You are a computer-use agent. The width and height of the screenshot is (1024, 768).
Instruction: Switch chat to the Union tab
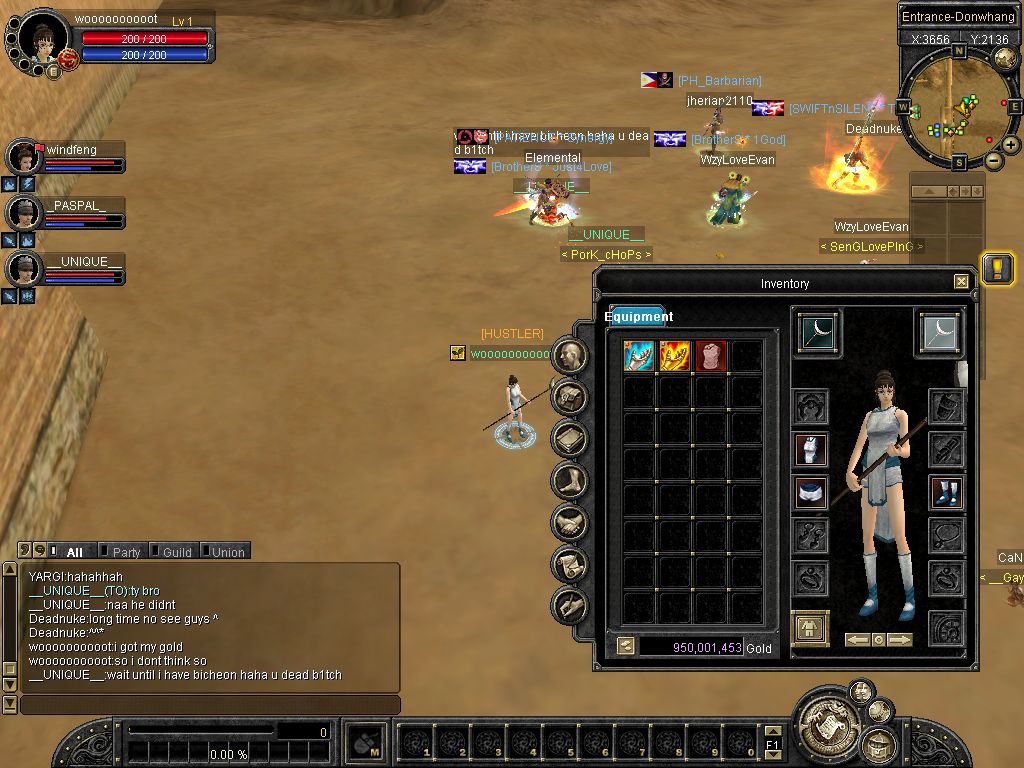tap(227, 552)
